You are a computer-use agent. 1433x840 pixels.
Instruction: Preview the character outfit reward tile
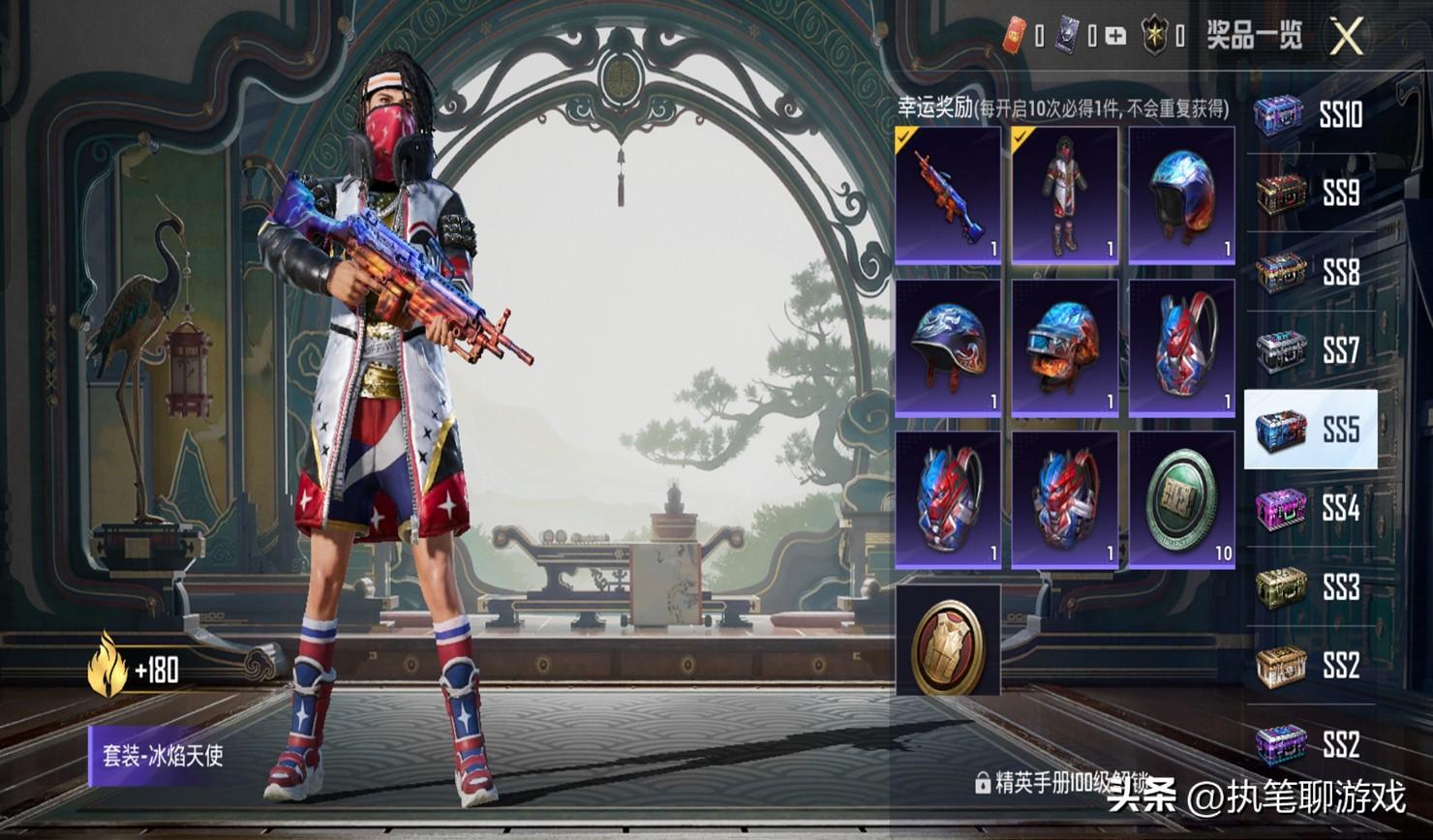click(1064, 195)
